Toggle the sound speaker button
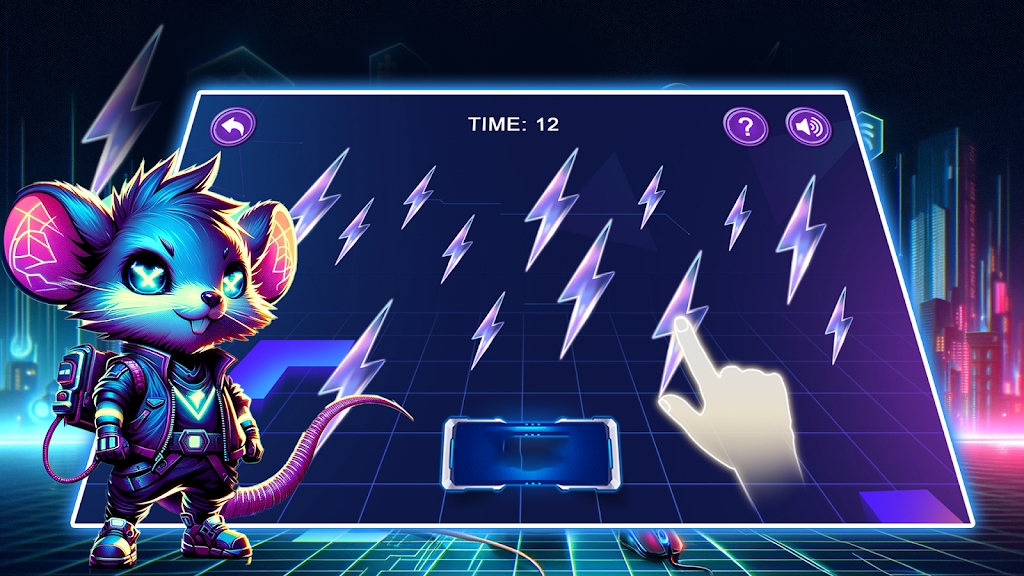This screenshot has height=576, width=1024. click(808, 127)
